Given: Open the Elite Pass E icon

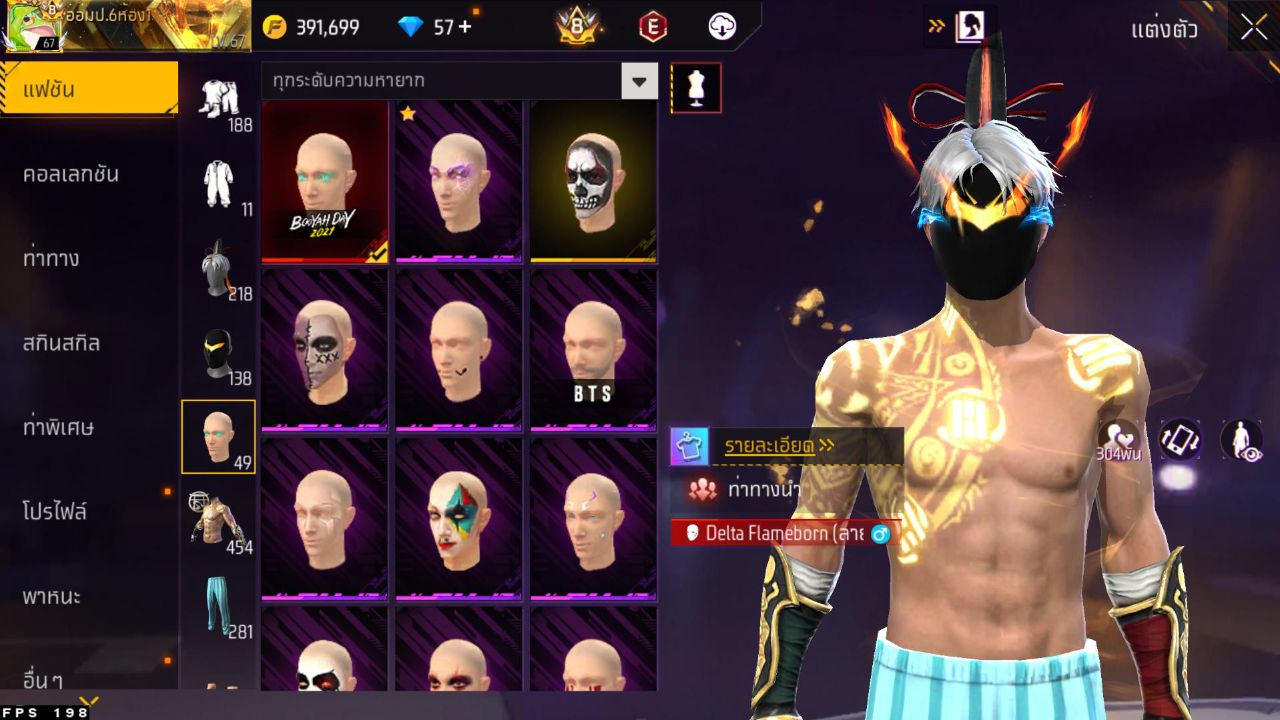Looking at the screenshot, I should pyautogui.click(x=651, y=28).
